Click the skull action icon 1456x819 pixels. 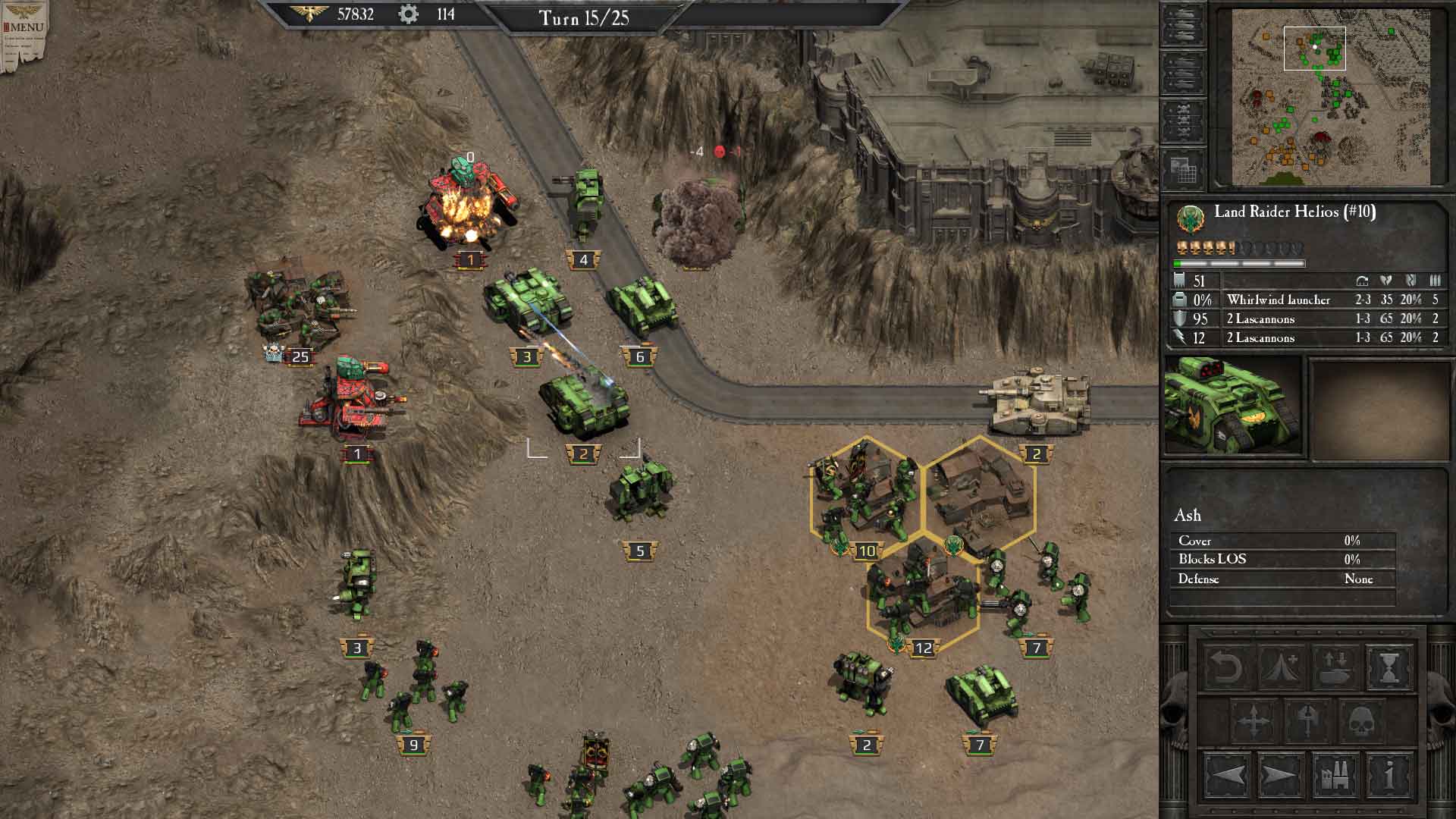tap(1360, 720)
